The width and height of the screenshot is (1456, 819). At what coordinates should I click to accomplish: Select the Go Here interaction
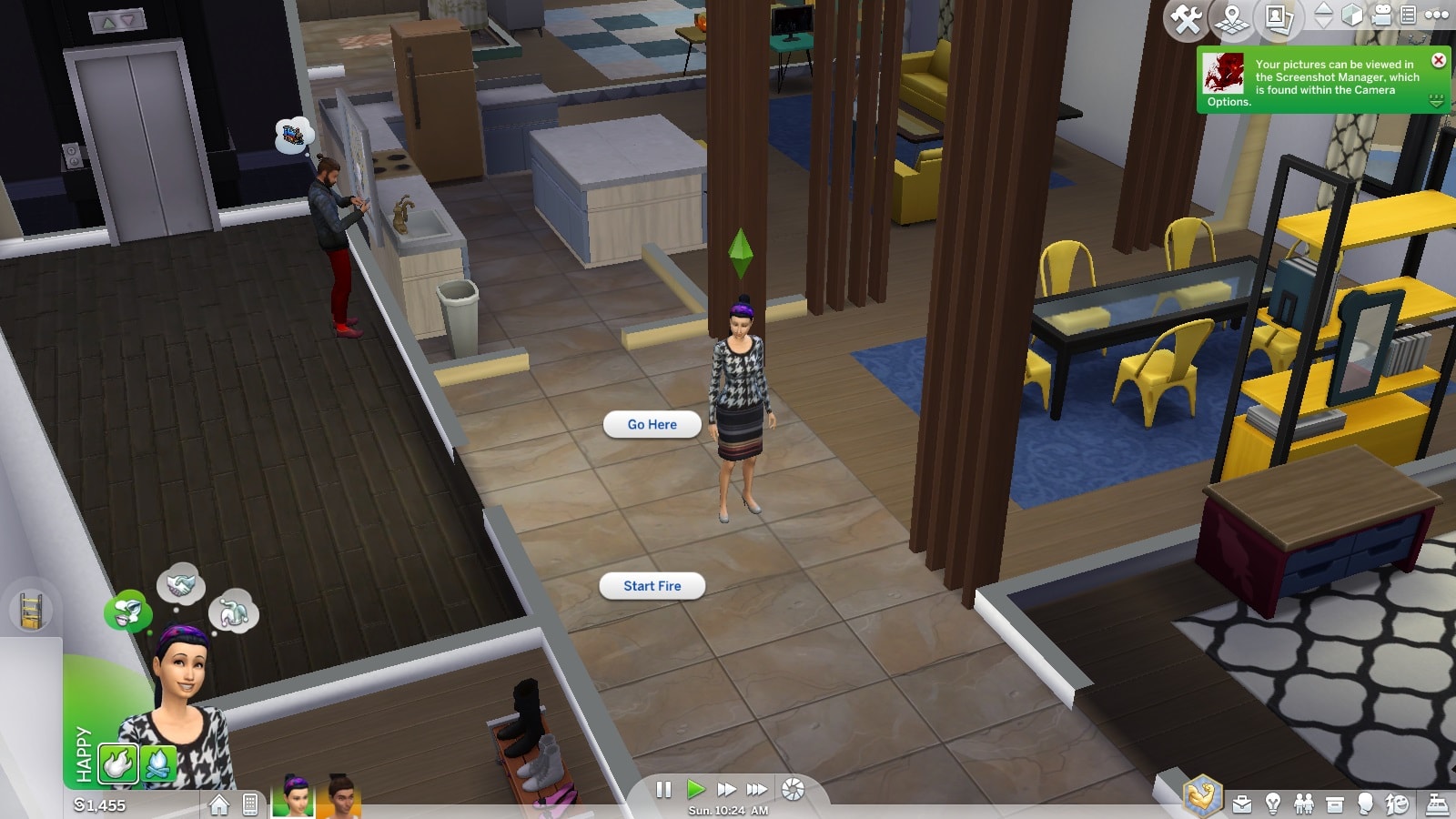tap(652, 425)
